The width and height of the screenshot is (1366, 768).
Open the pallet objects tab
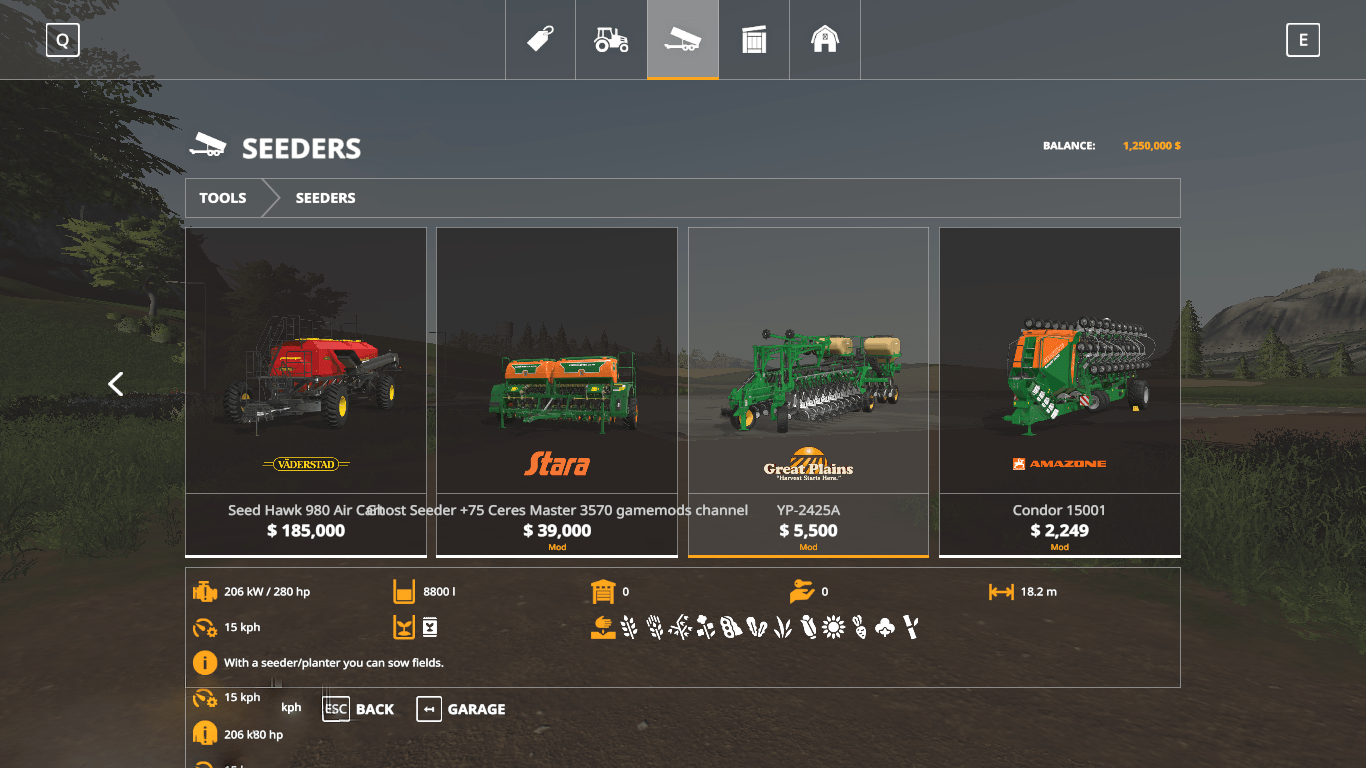pos(754,40)
